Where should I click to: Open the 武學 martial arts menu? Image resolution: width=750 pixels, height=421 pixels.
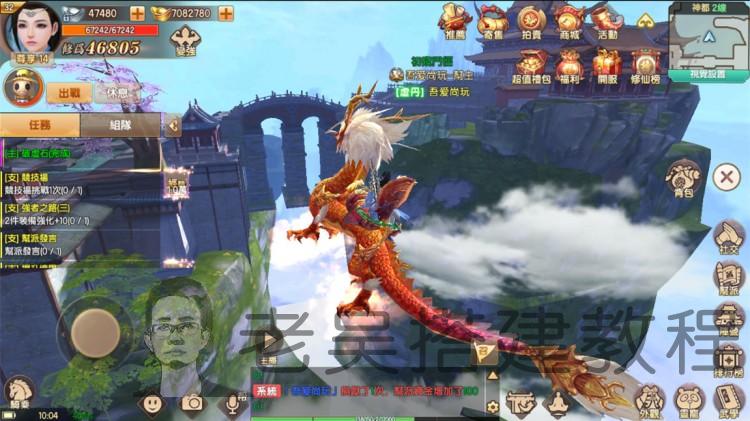click(727, 399)
